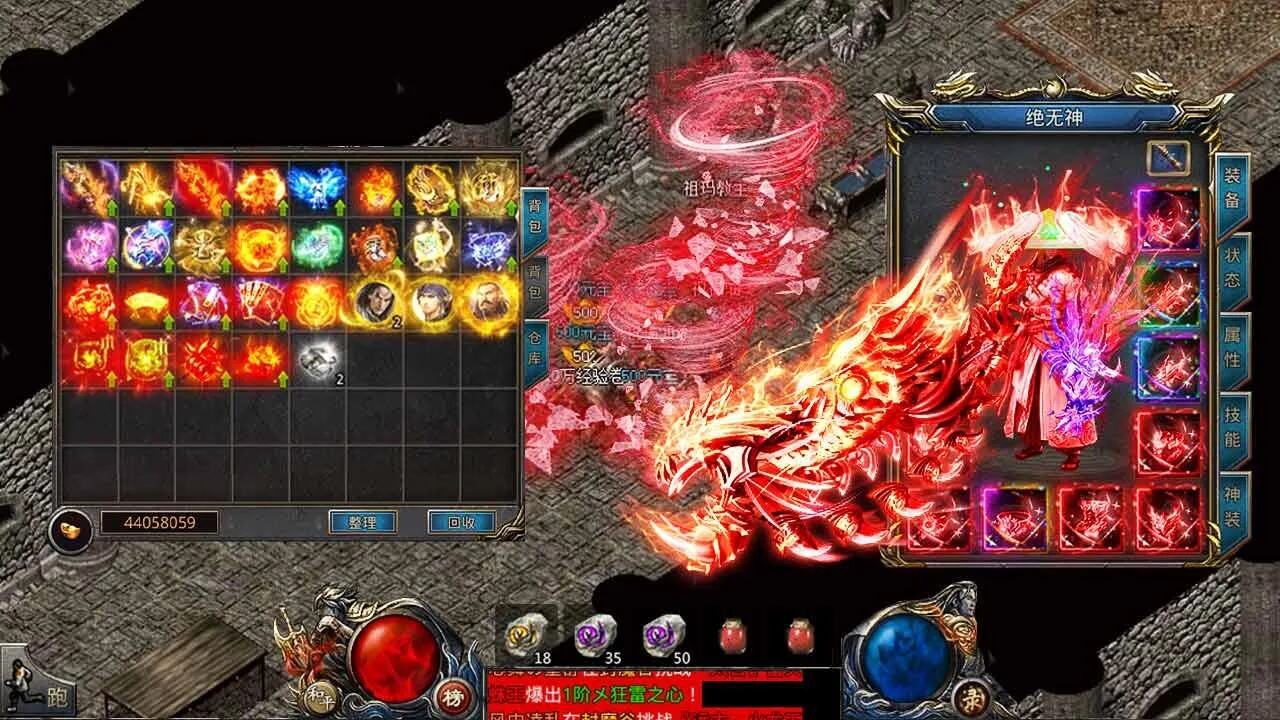Switch to the 技能 skills tab
1280x720 pixels.
tap(1232, 427)
